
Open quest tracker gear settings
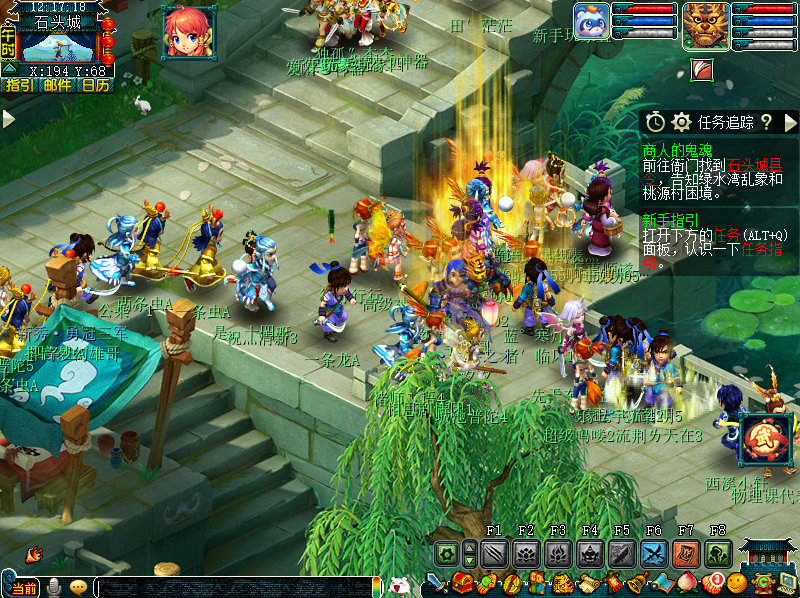(682, 122)
